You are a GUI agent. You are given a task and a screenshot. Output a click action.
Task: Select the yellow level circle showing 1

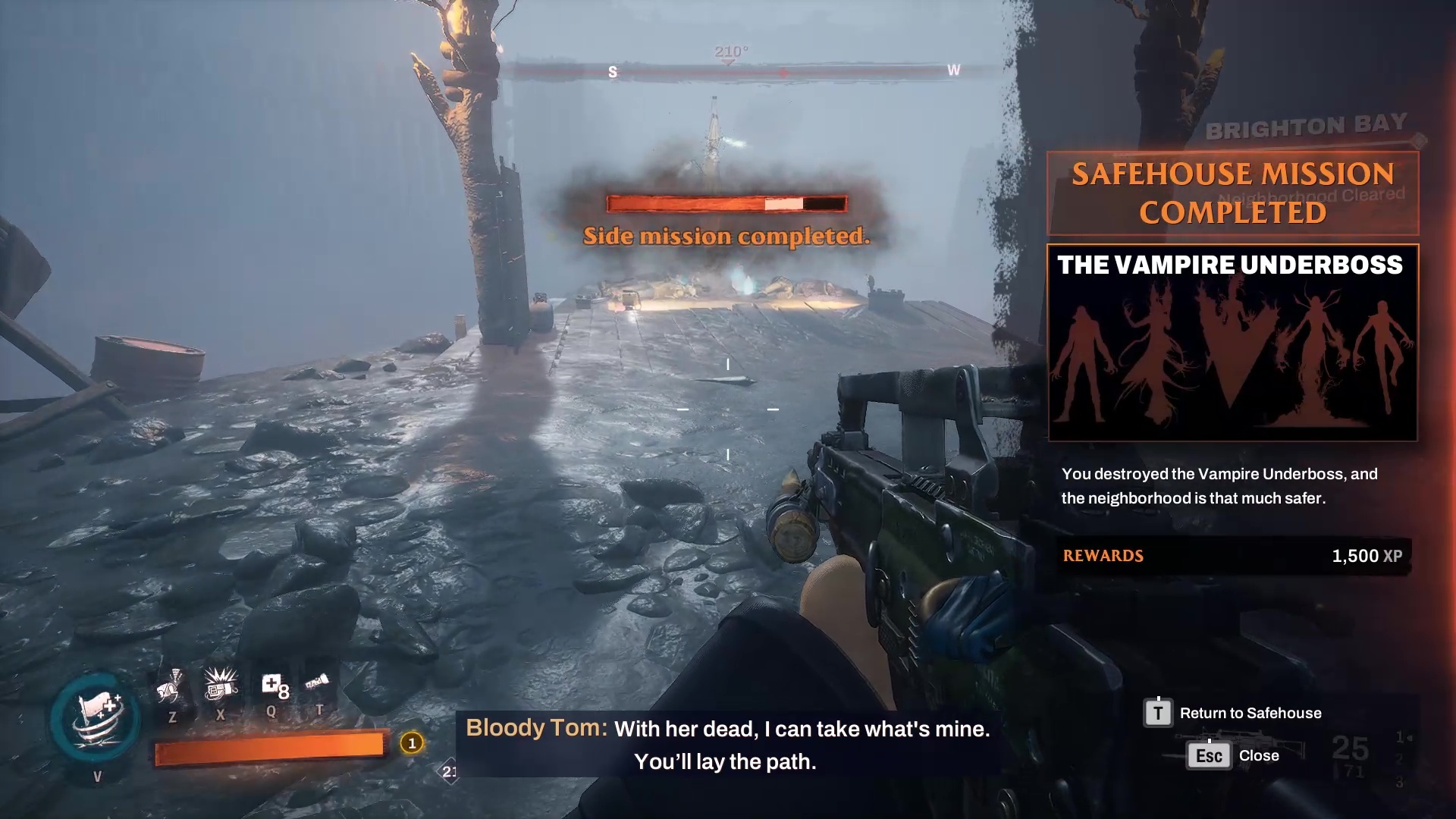[410, 744]
